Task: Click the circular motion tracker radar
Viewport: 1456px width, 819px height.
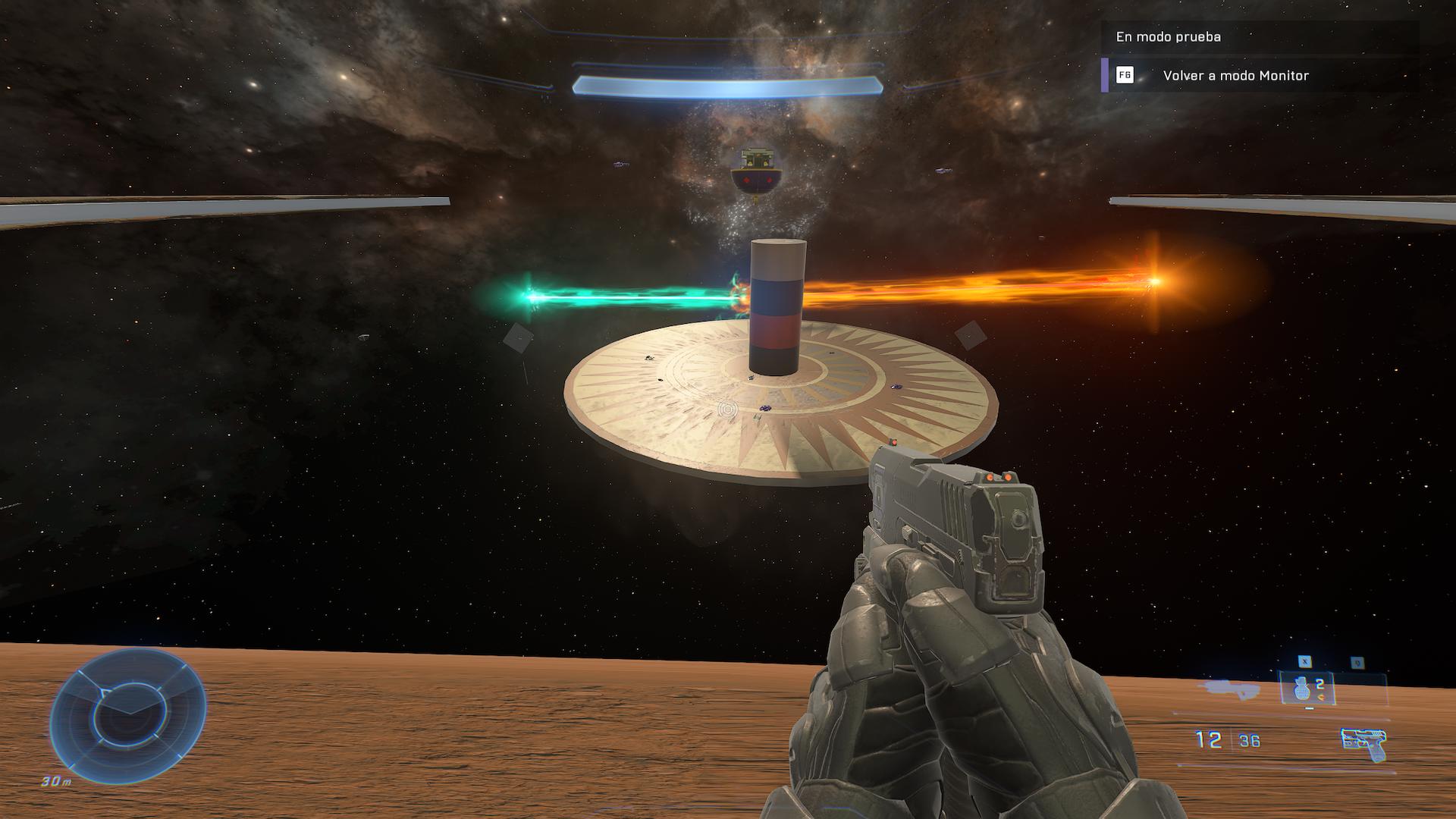Action: [127, 717]
